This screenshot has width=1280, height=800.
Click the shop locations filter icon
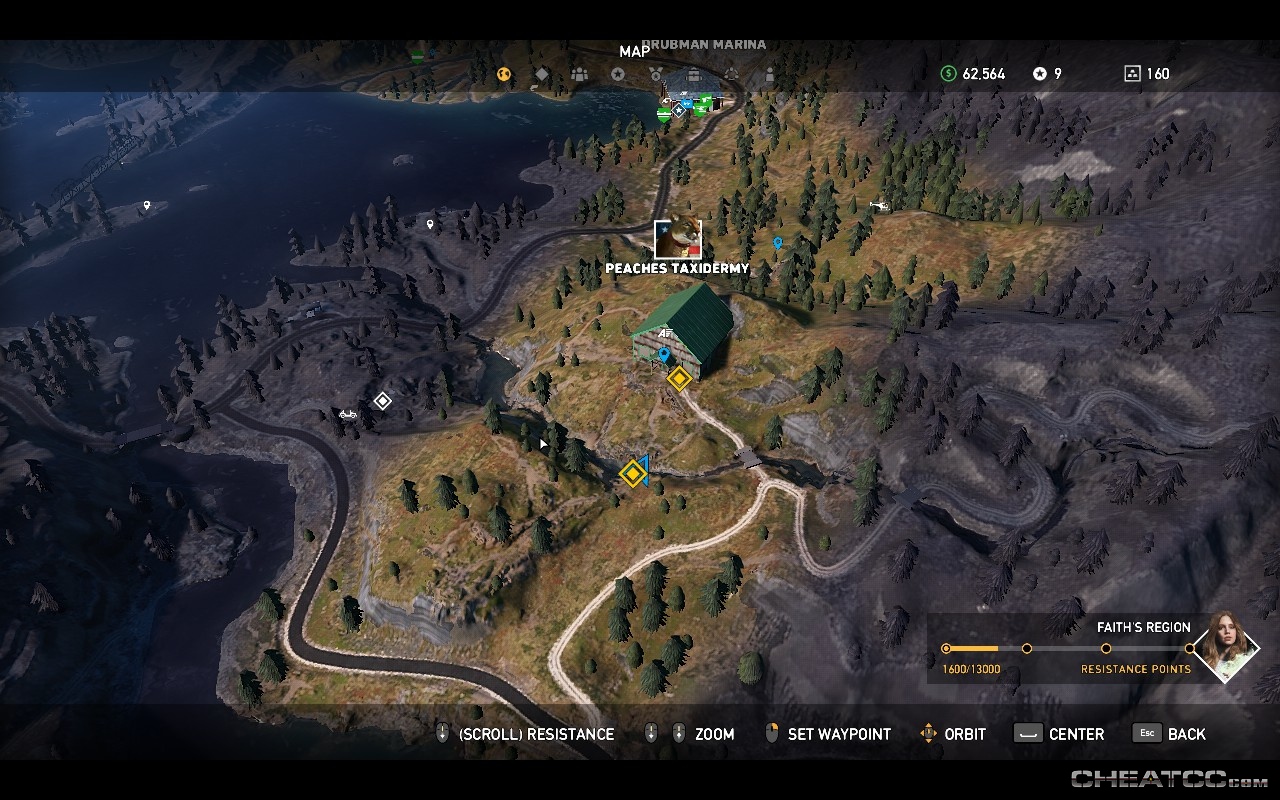click(x=694, y=74)
